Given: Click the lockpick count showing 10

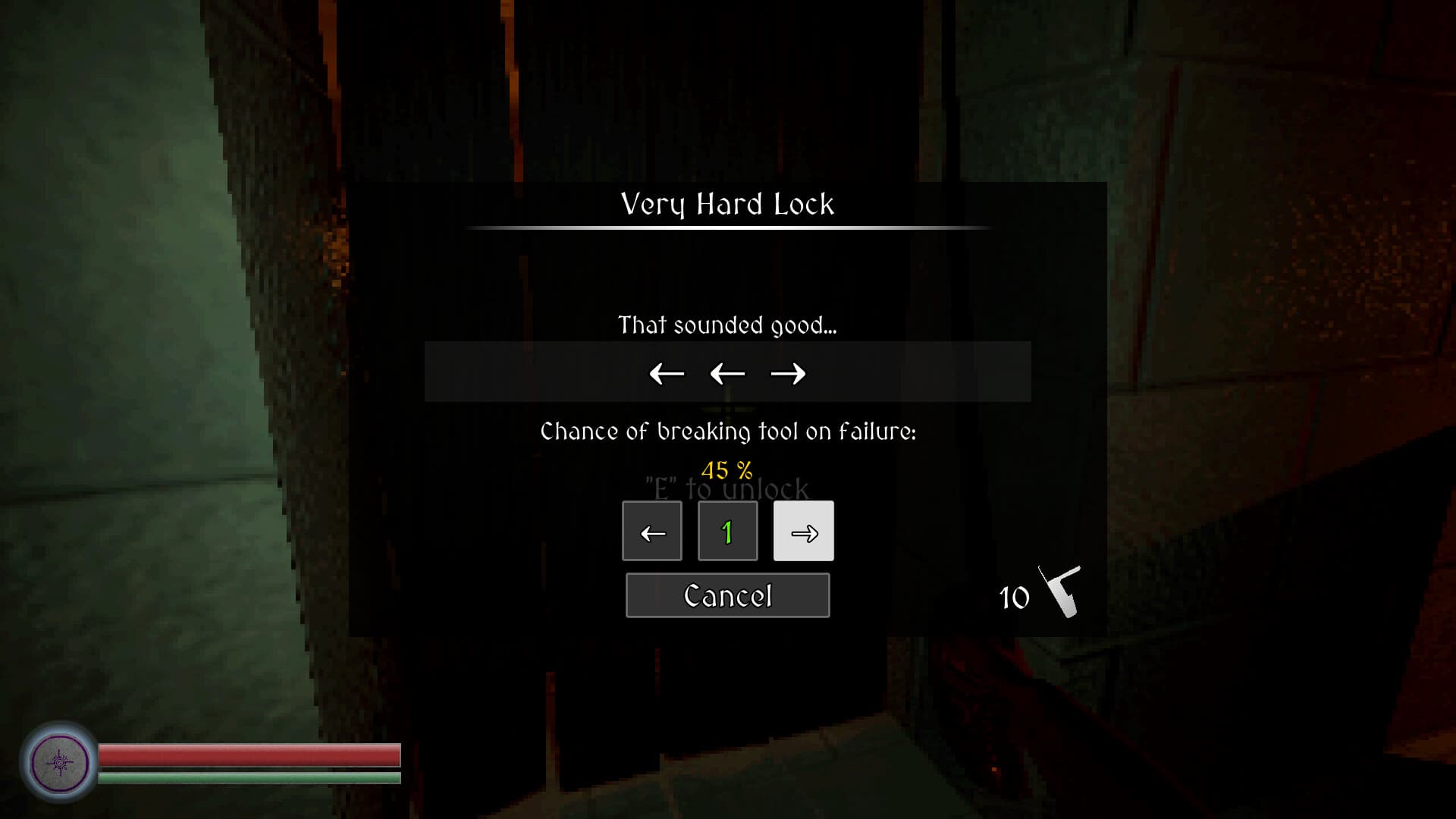Looking at the screenshot, I should point(1012,598).
